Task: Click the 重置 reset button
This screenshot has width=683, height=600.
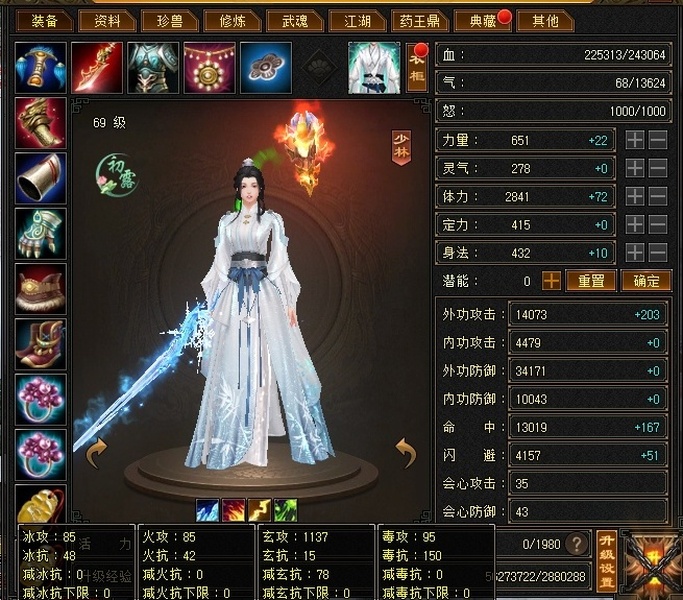Action: click(x=590, y=281)
